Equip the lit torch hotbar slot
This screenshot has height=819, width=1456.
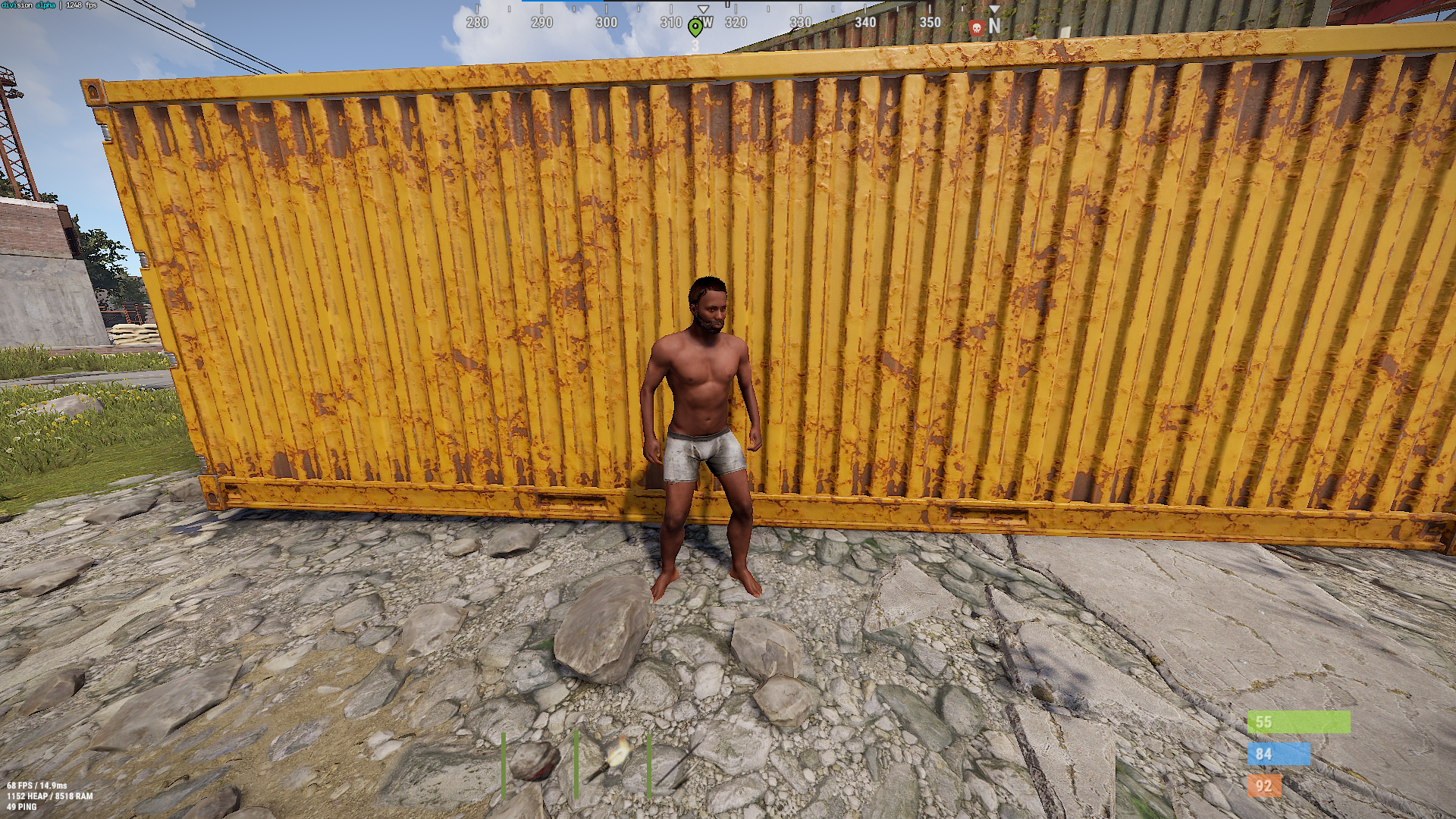pos(611,761)
